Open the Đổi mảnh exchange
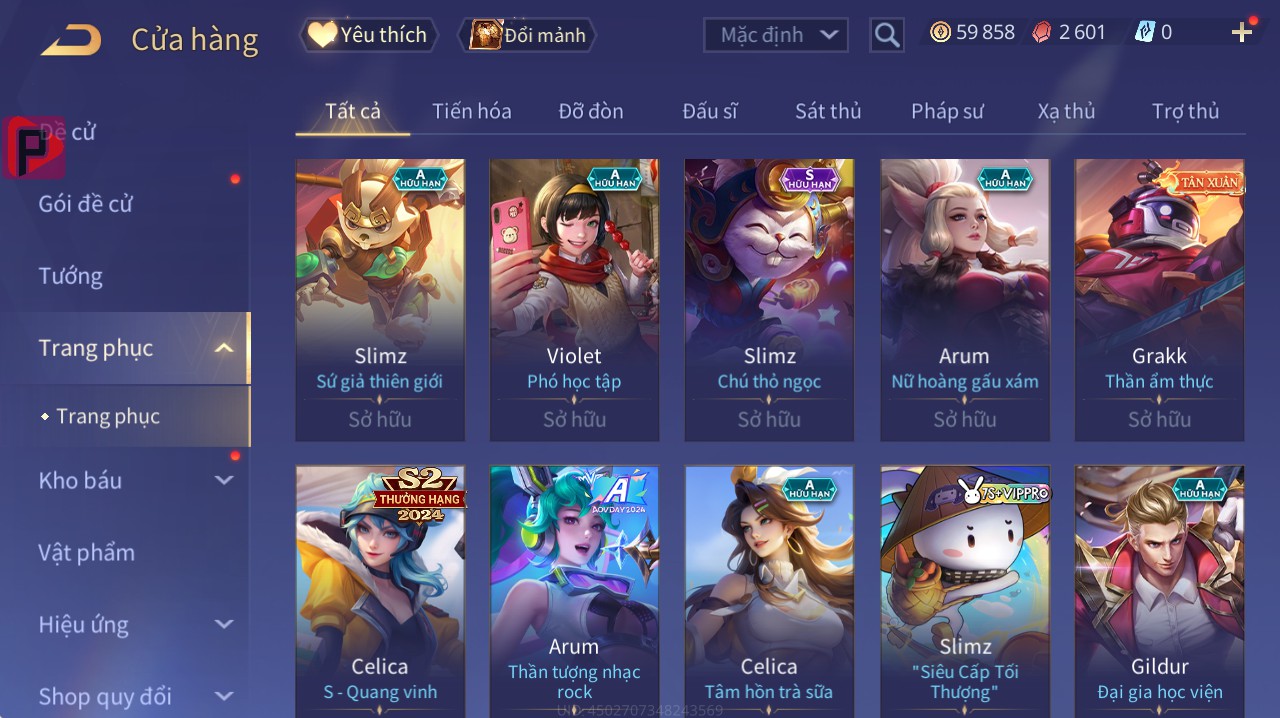This screenshot has height=718, width=1280. click(527, 35)
